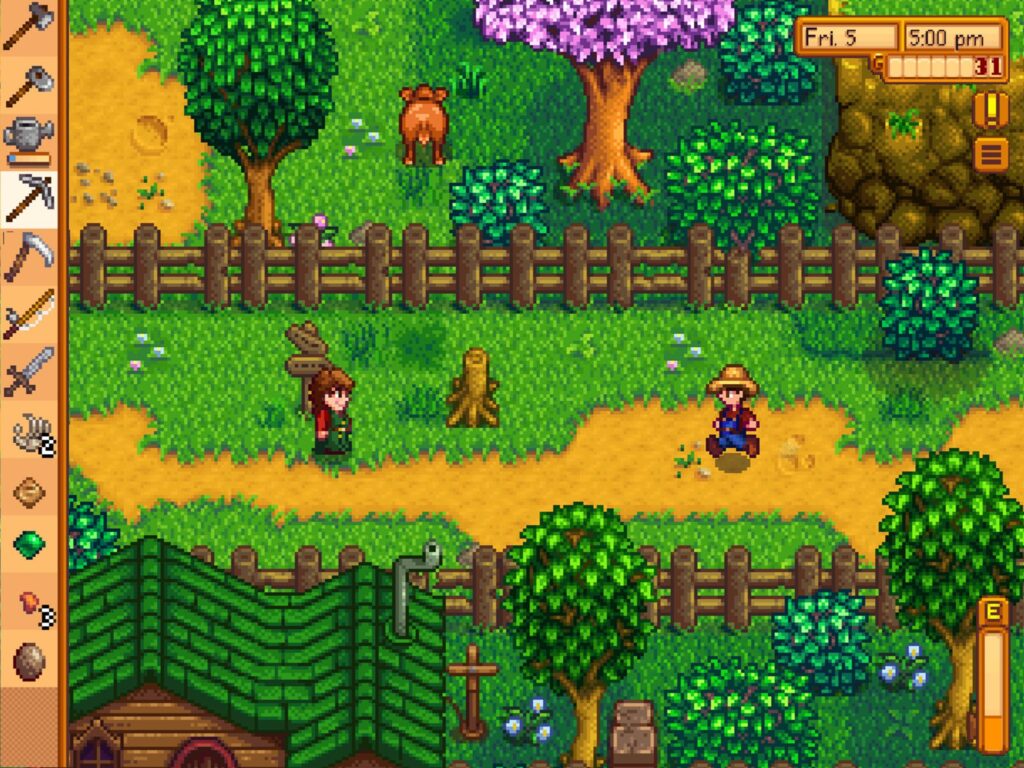This screenshot has height=768, width=1024.
Task: Open the game menu with three-line button
Action: pos(990,155)
